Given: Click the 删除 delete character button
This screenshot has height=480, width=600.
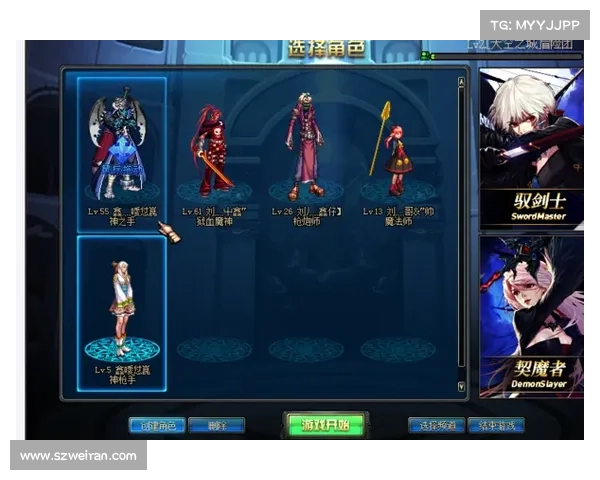Looking at the screenshot, I should (x=216, y=426).
